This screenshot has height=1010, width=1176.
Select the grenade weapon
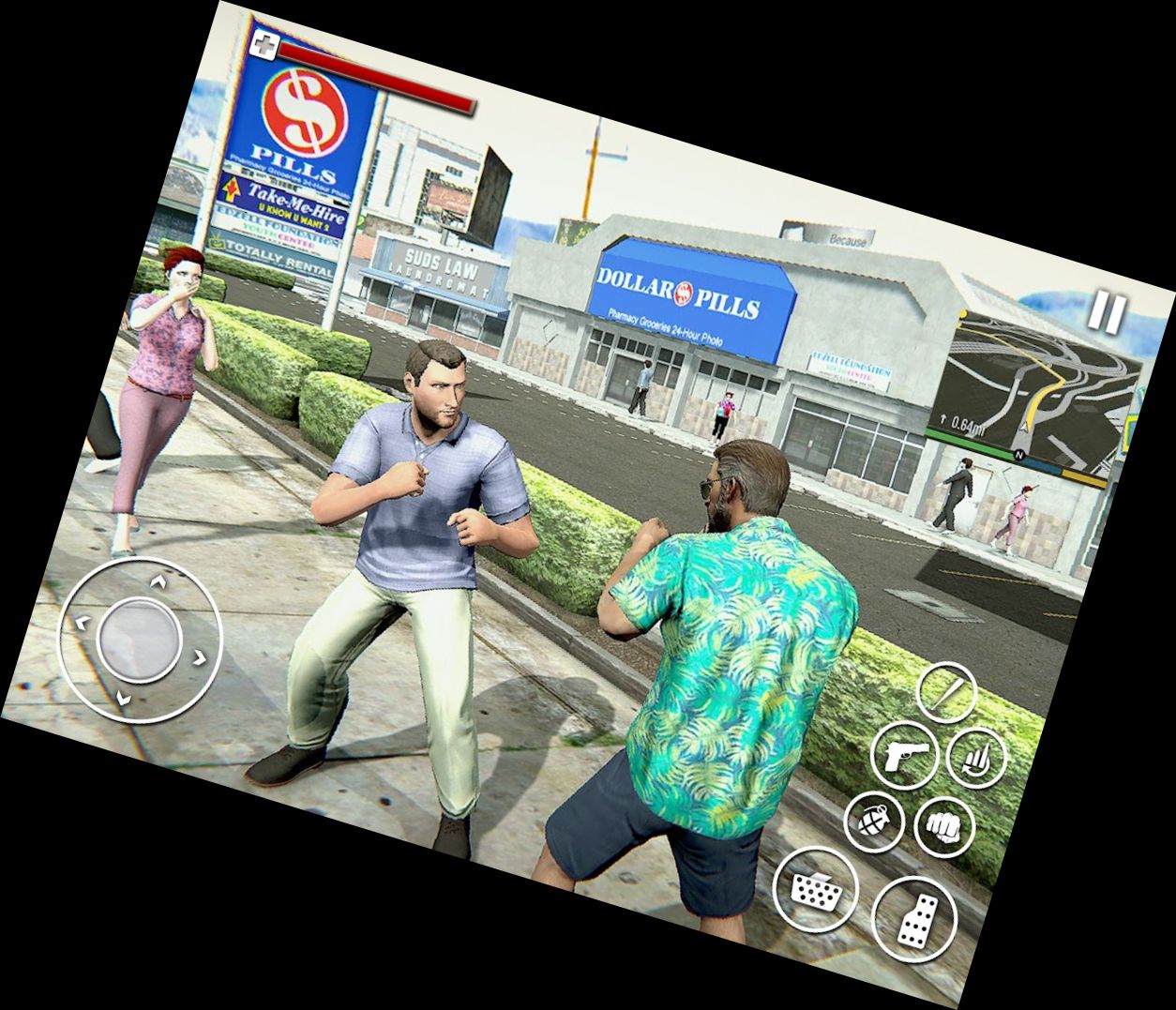click(x=874, y=822)
